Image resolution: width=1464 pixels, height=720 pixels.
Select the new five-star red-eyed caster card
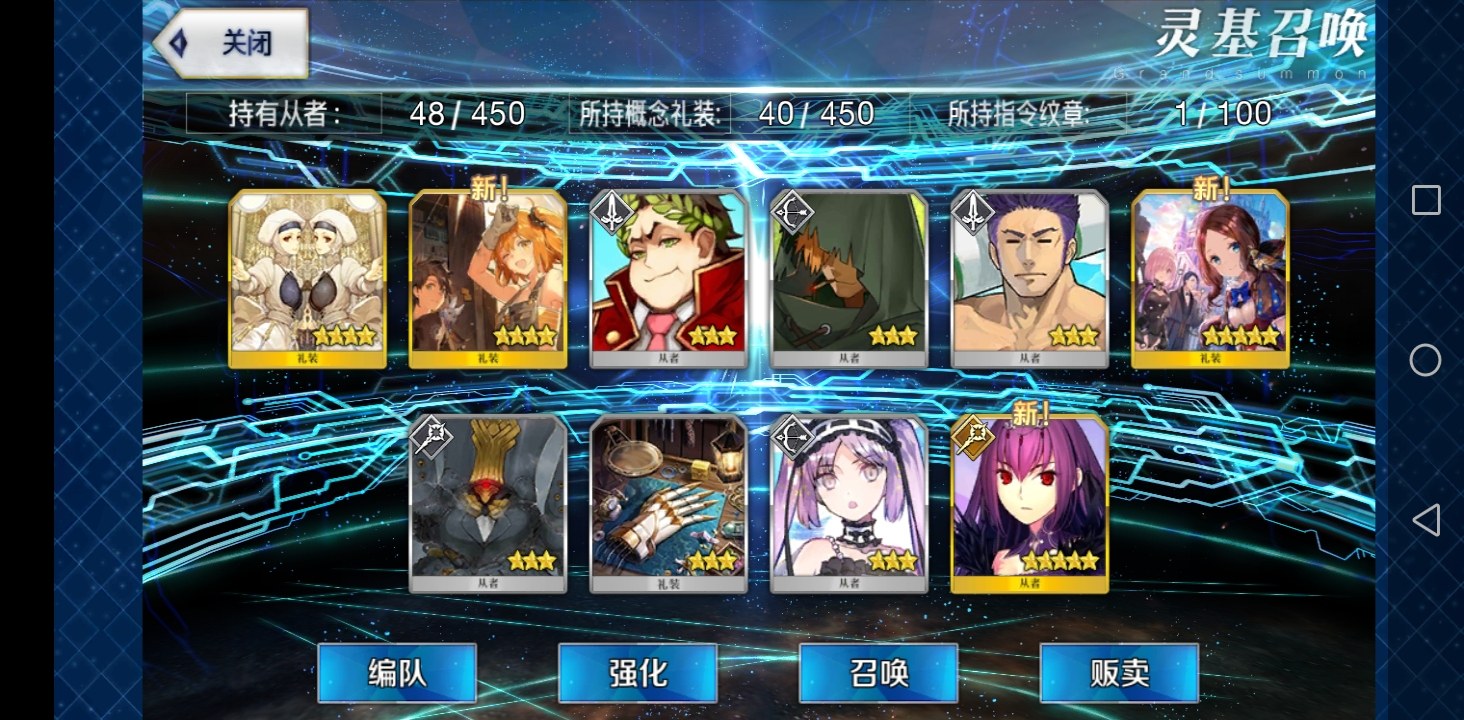(1030, 503)
